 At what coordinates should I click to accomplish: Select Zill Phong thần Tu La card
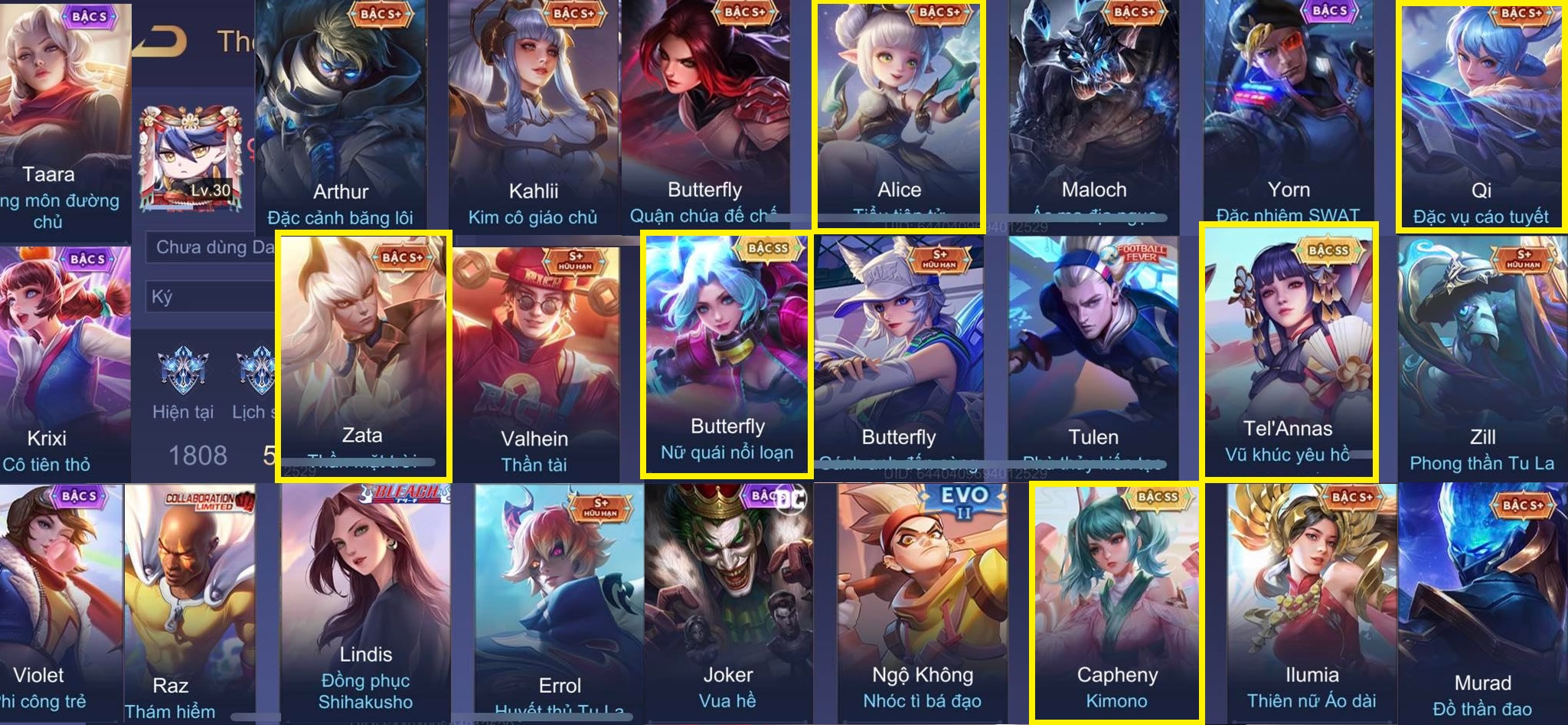pyautogui.click(x=1482, y=356)
